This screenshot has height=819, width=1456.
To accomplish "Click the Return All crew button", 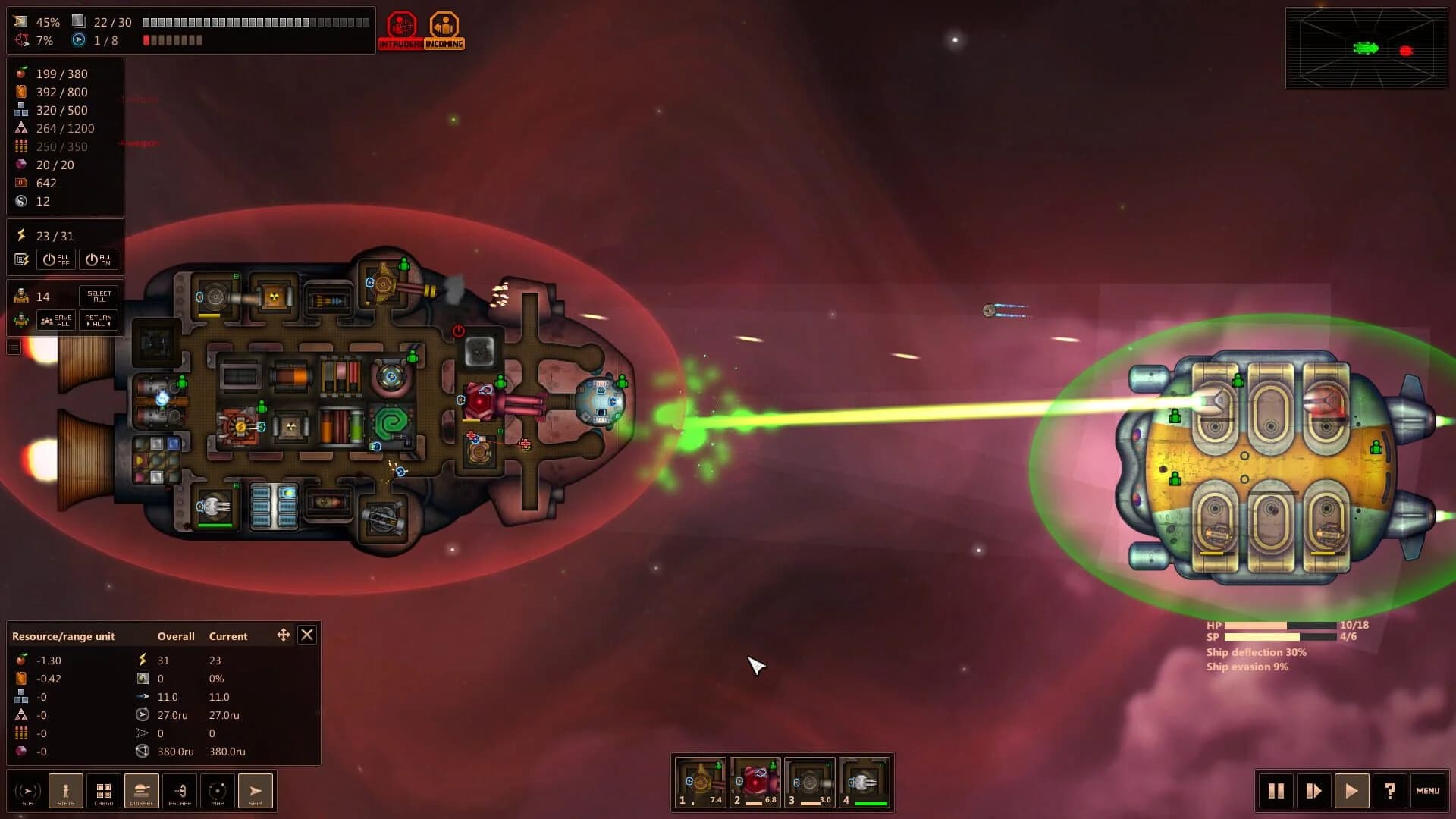I will click(x=97, y=319).
